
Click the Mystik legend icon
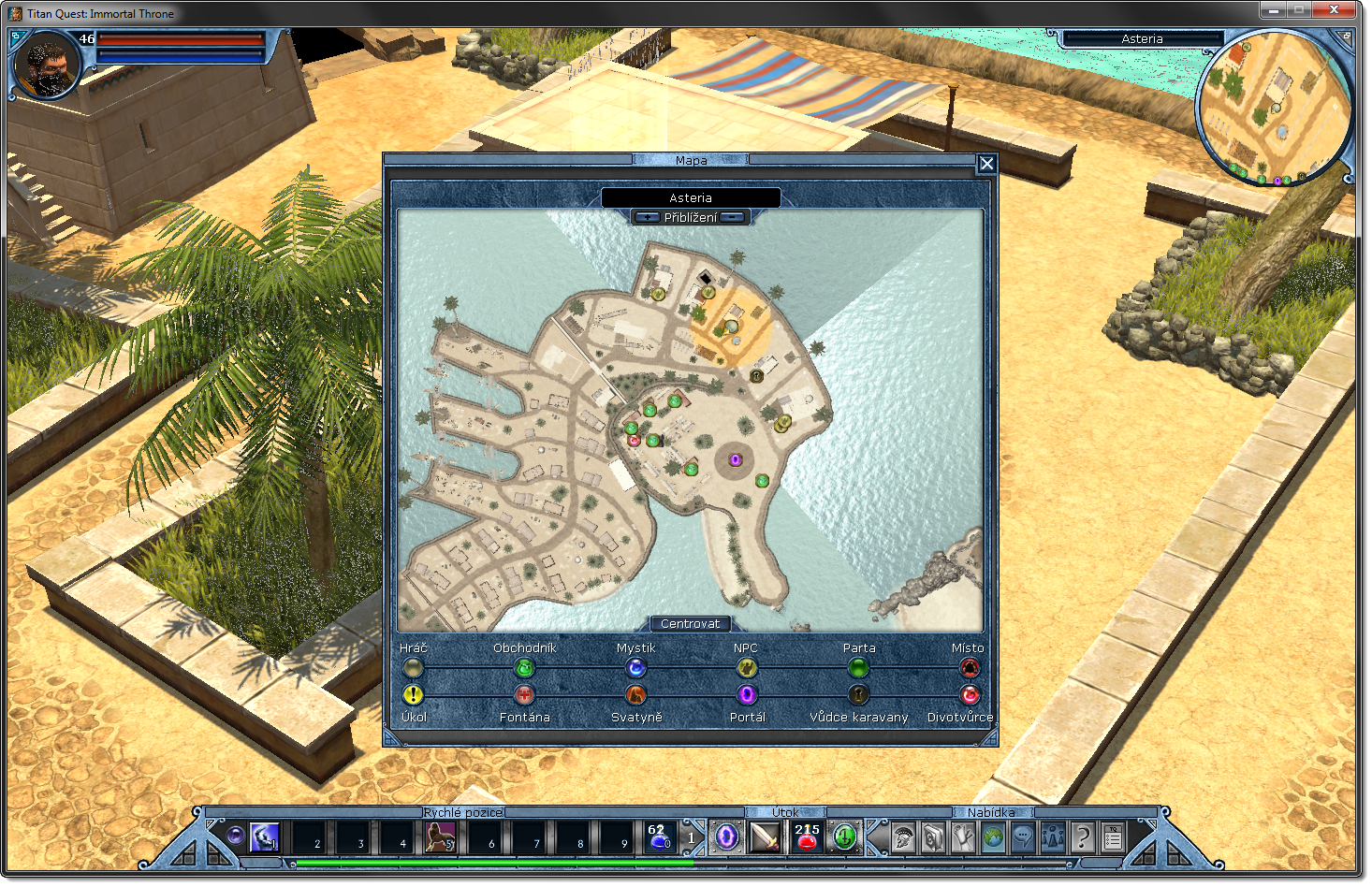click(635, 668)
